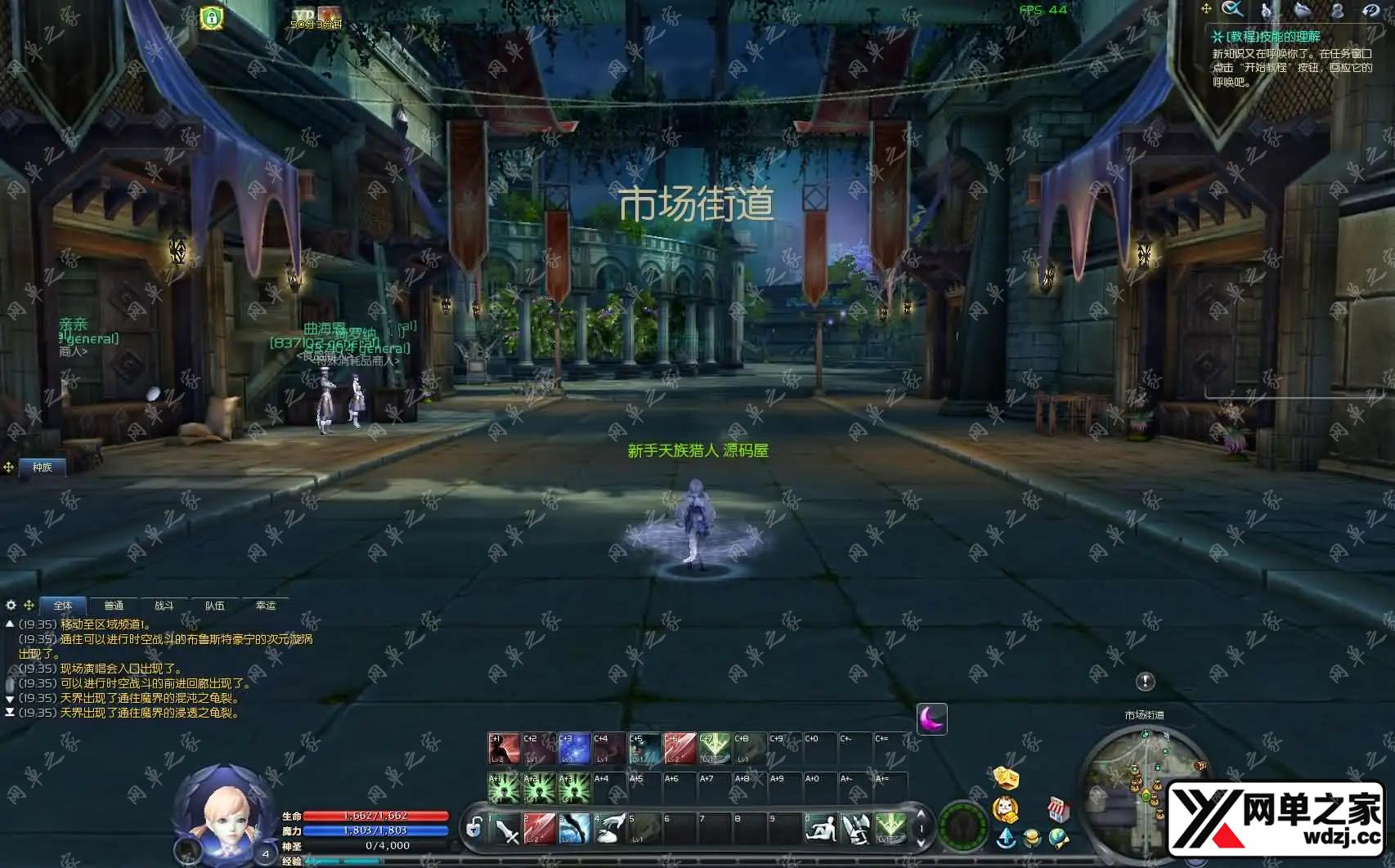Click the exclamation notification bubble

click(x=1145, y=681)
